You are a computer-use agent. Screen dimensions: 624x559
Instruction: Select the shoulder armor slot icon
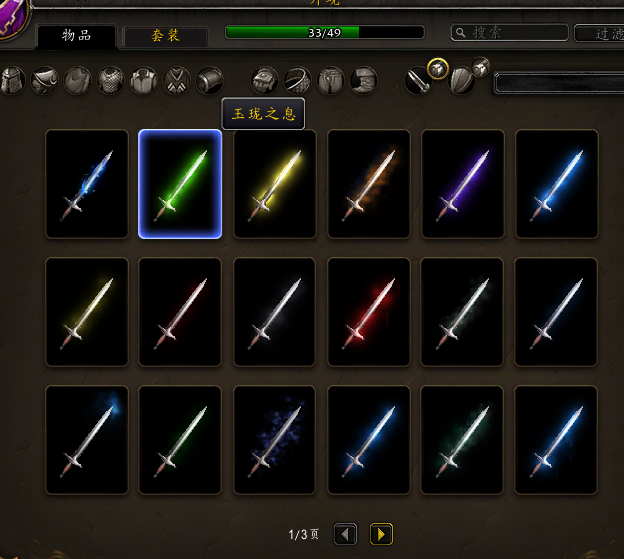tap(44, 80)
